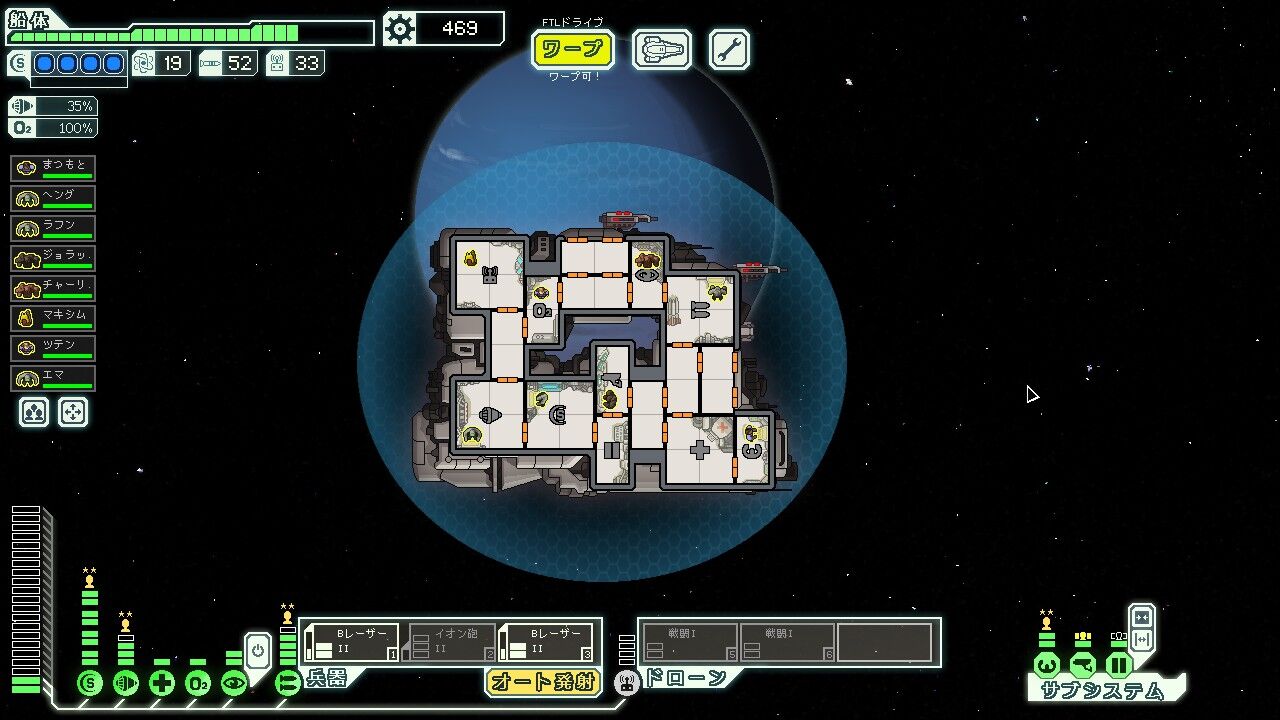Select crew member ラフン
The image size is (1280, 720).
(53, 228)
